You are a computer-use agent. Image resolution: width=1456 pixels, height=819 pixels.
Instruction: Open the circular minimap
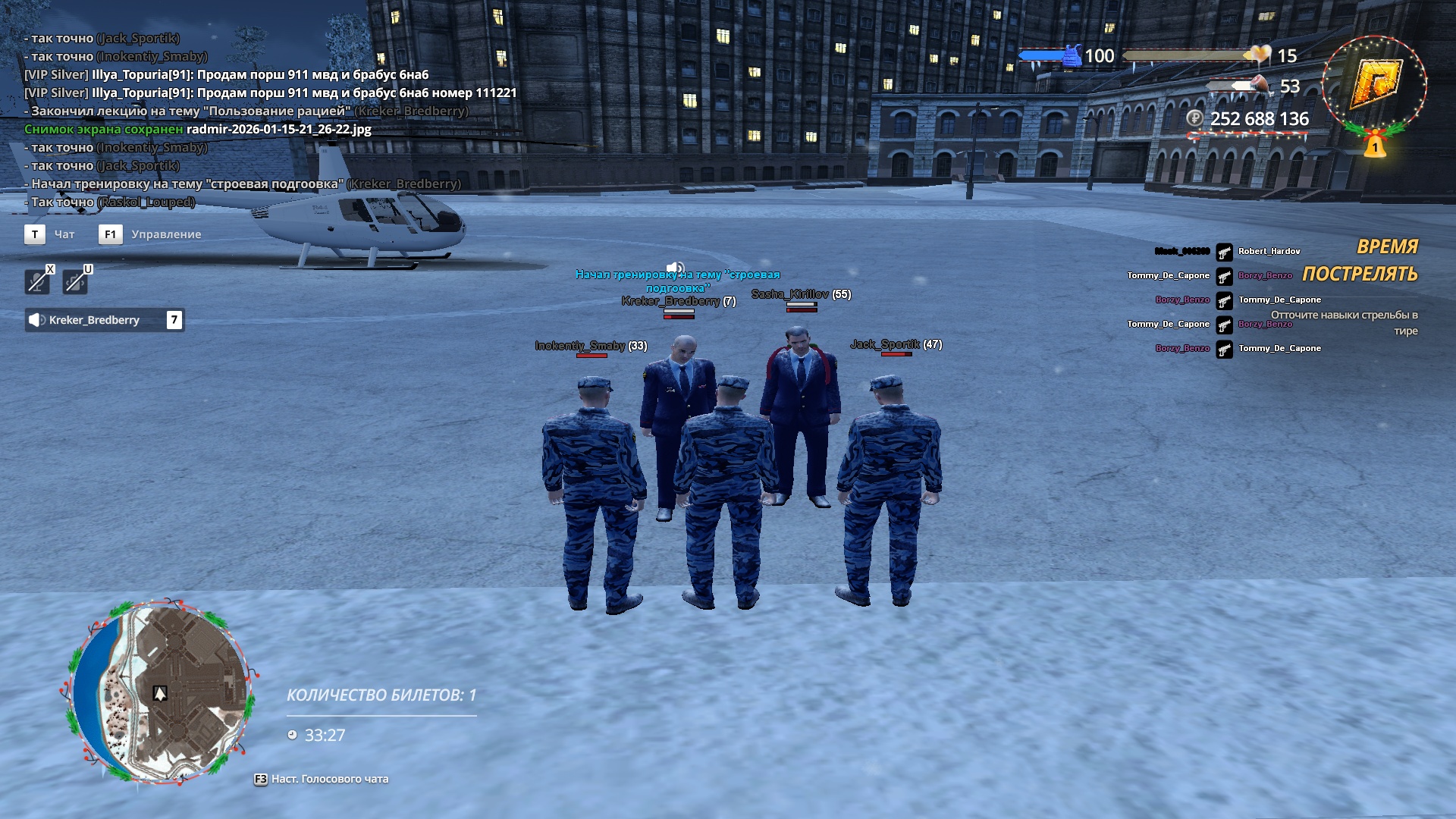tap(160, 692)
